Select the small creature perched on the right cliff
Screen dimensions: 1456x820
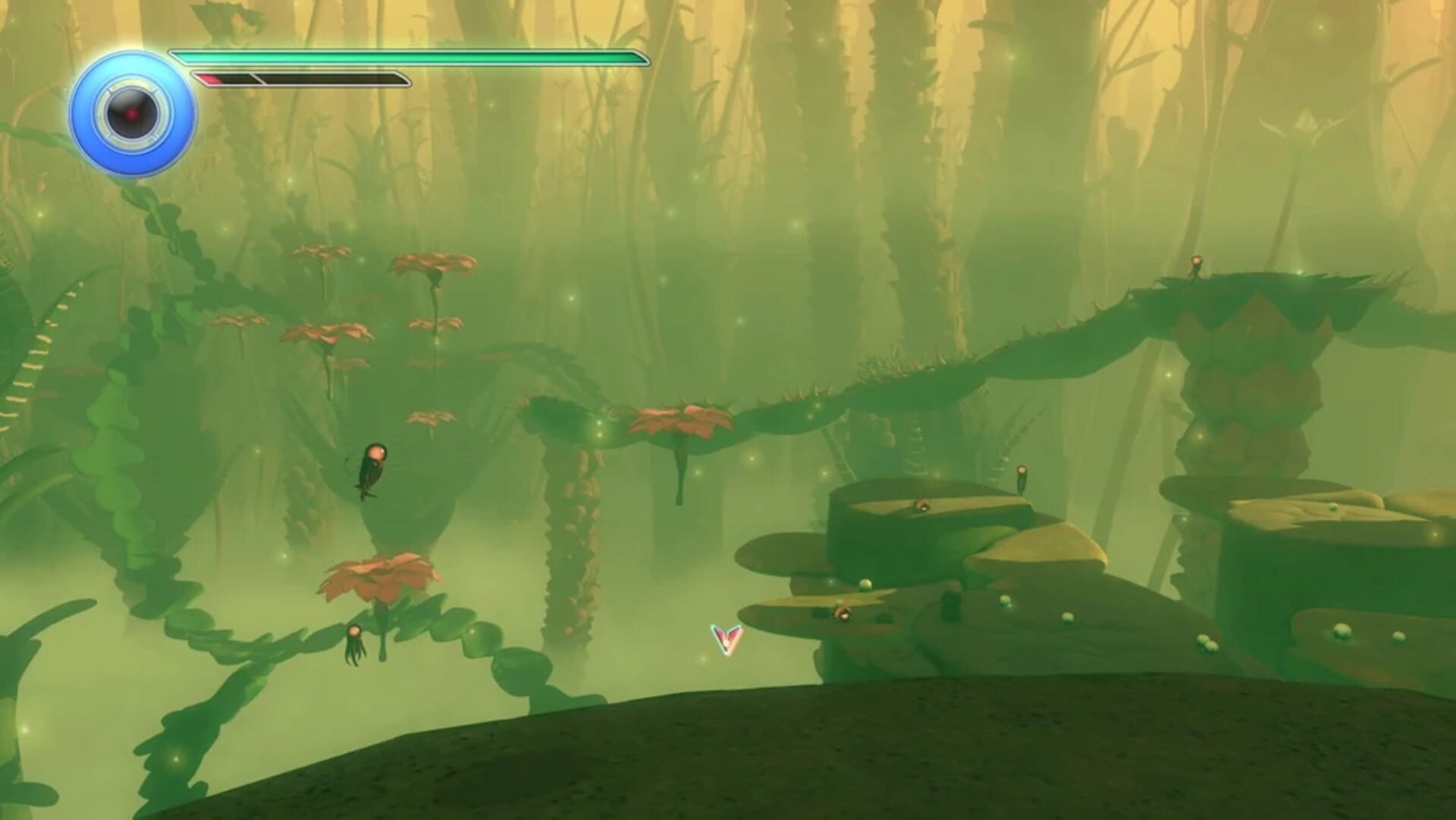click(x=1021, y=478)
